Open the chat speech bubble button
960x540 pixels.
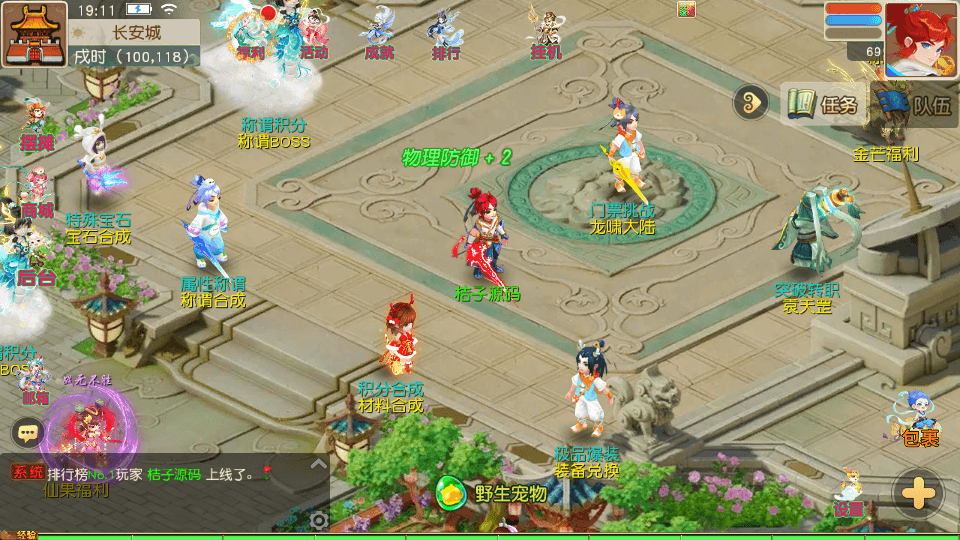[x=27, y=432]
